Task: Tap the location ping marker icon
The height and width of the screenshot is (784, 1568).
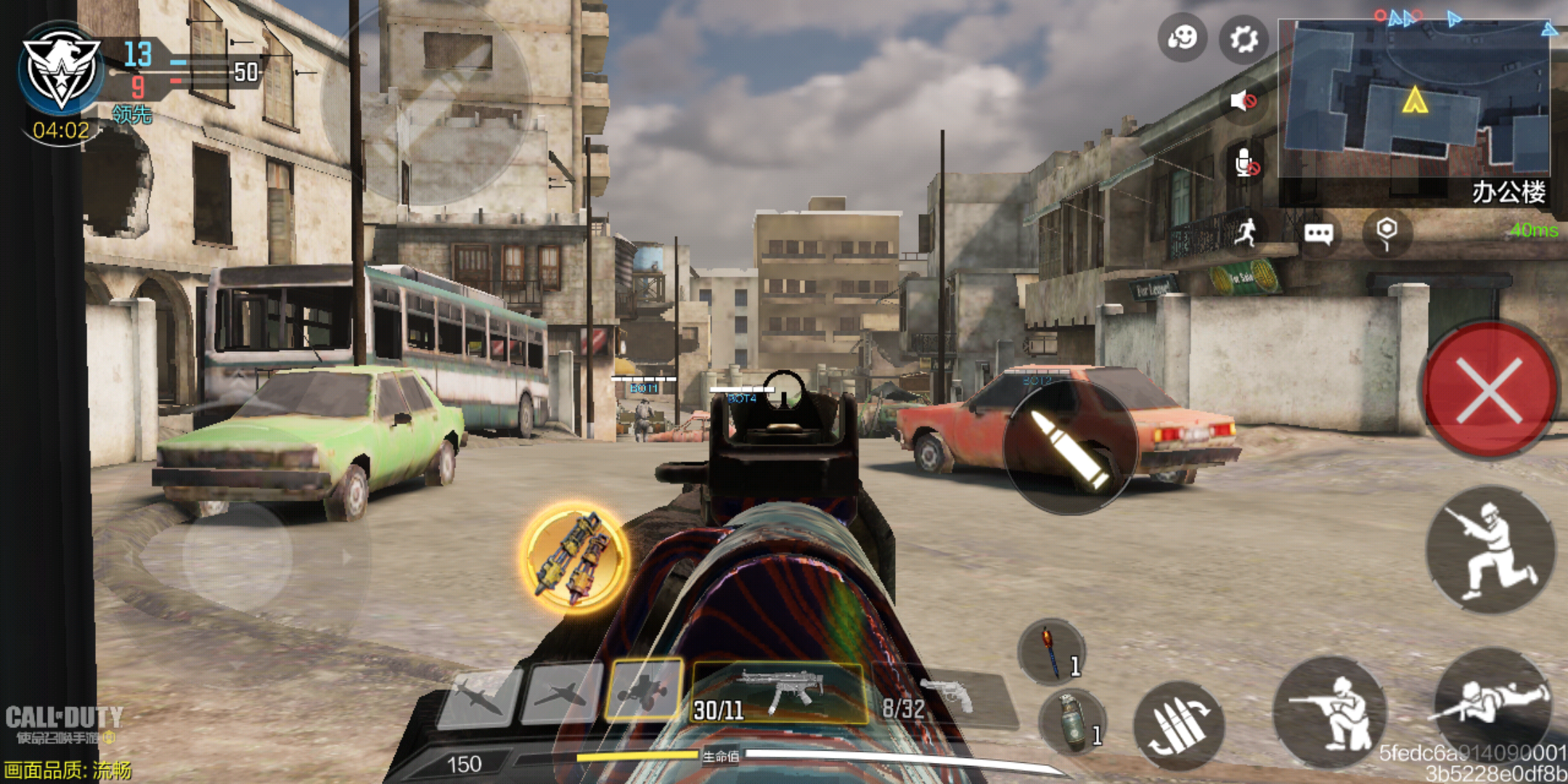Action: pos(1387,232)
